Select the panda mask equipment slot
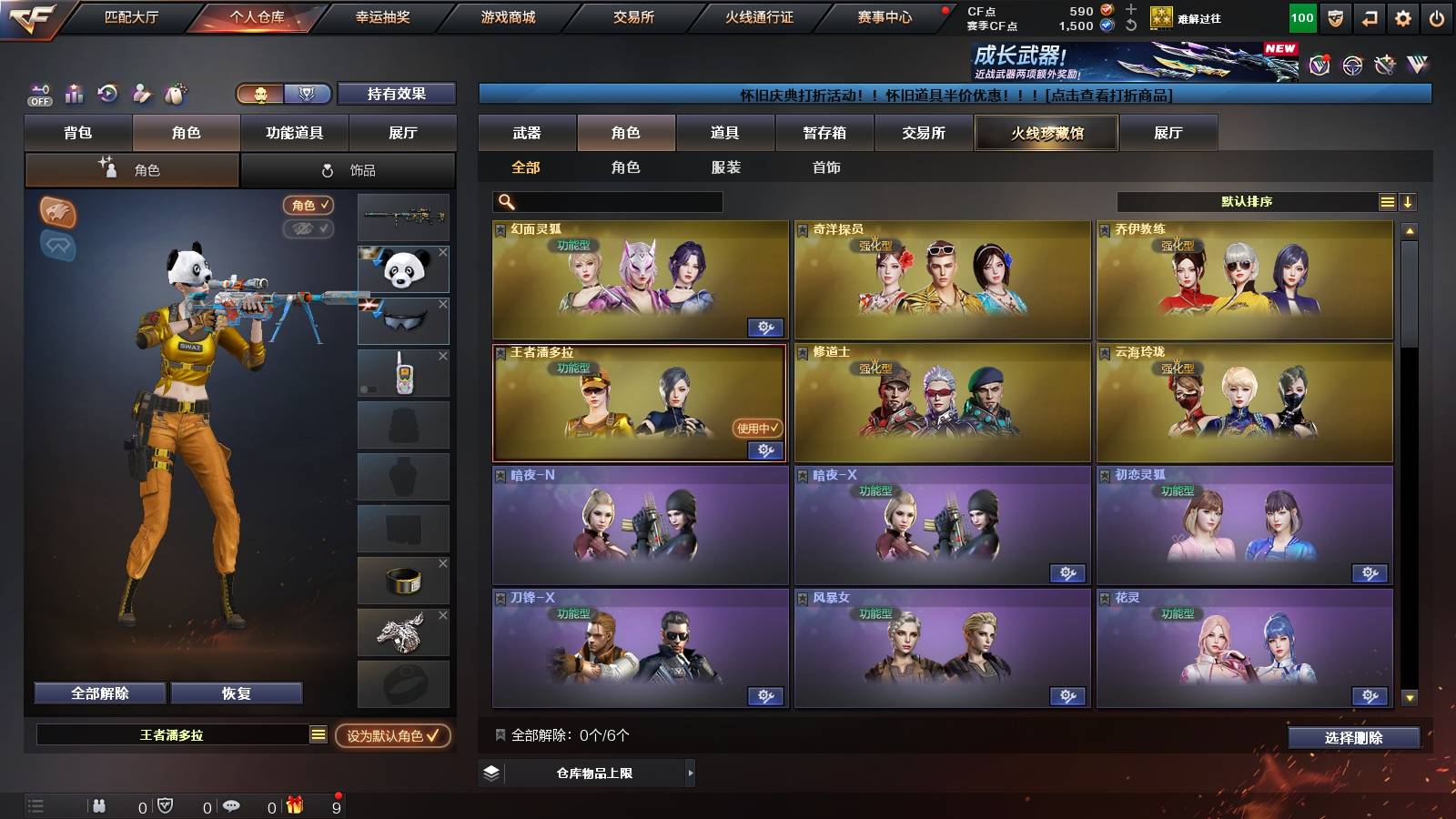Viewport: 1456px width, 819px height. (x=403, y=269)
